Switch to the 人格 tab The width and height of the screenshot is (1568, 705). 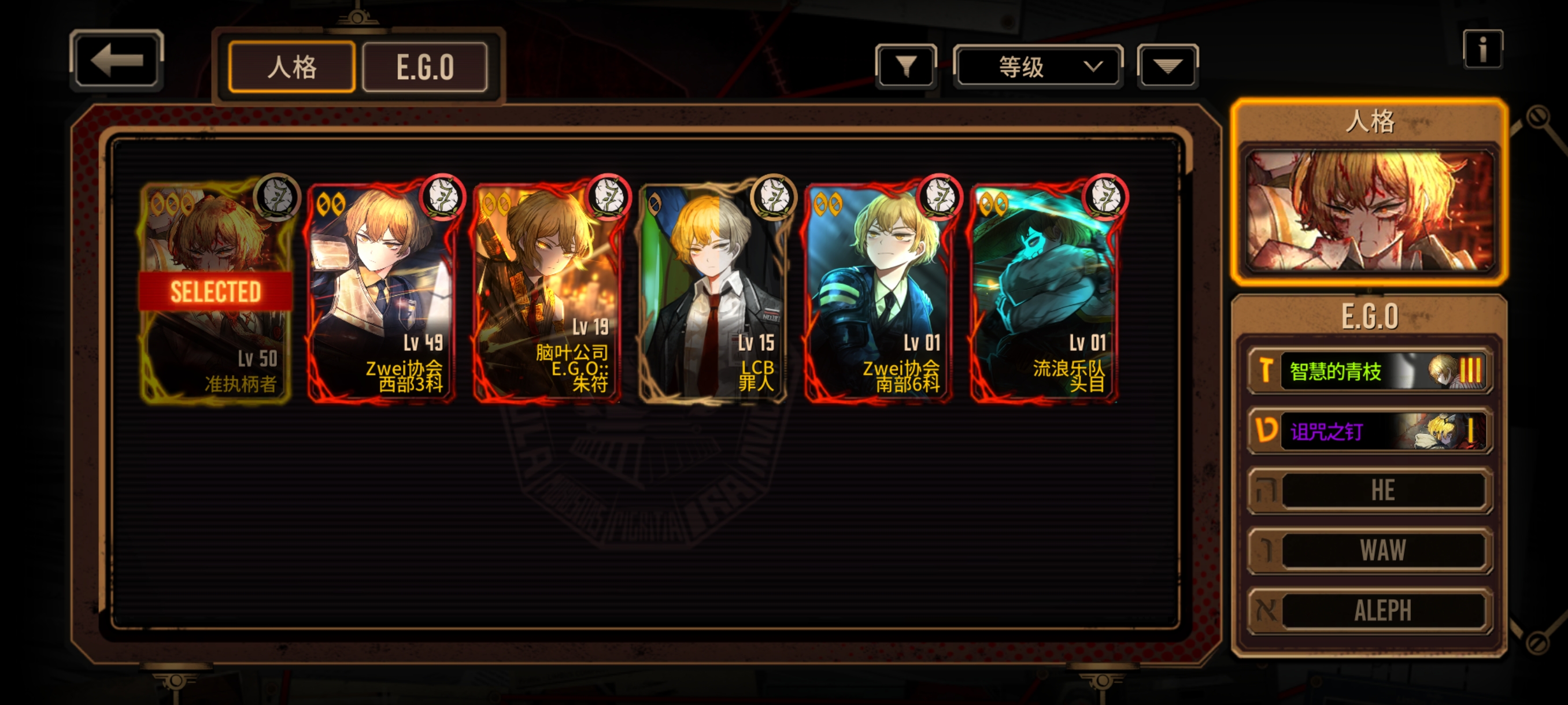[291, 67]
